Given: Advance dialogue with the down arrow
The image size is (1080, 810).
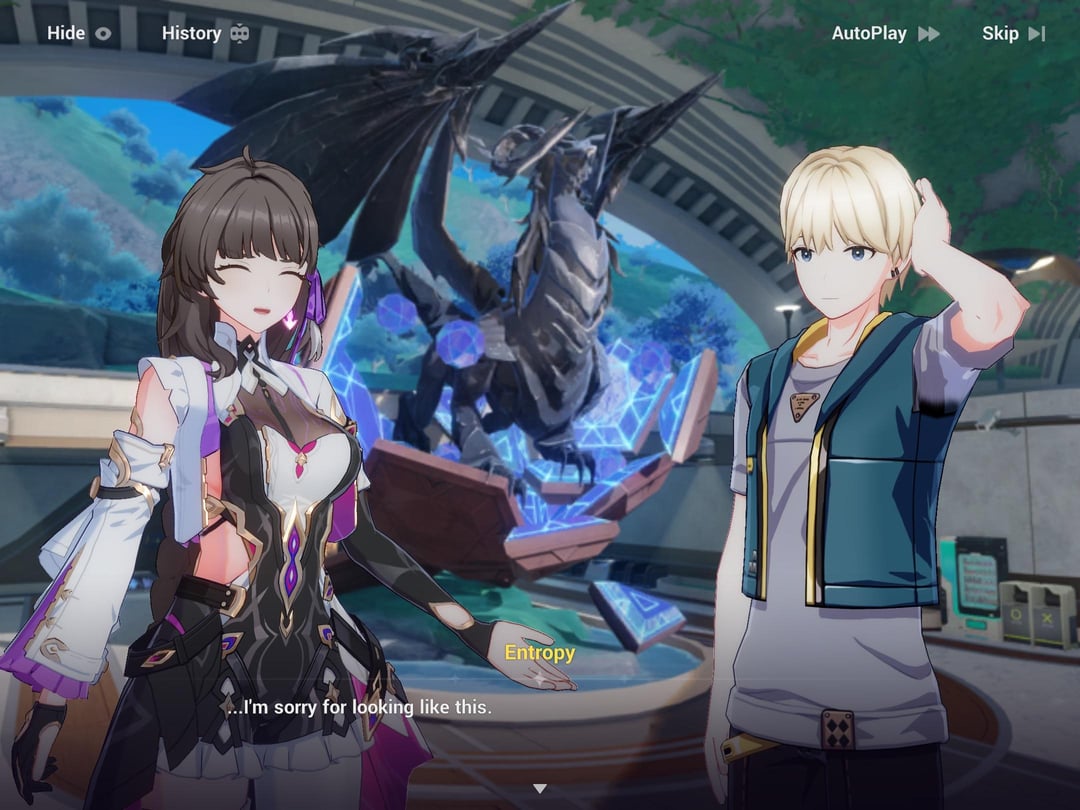Looking at the screenshot, I should [540, 789].
